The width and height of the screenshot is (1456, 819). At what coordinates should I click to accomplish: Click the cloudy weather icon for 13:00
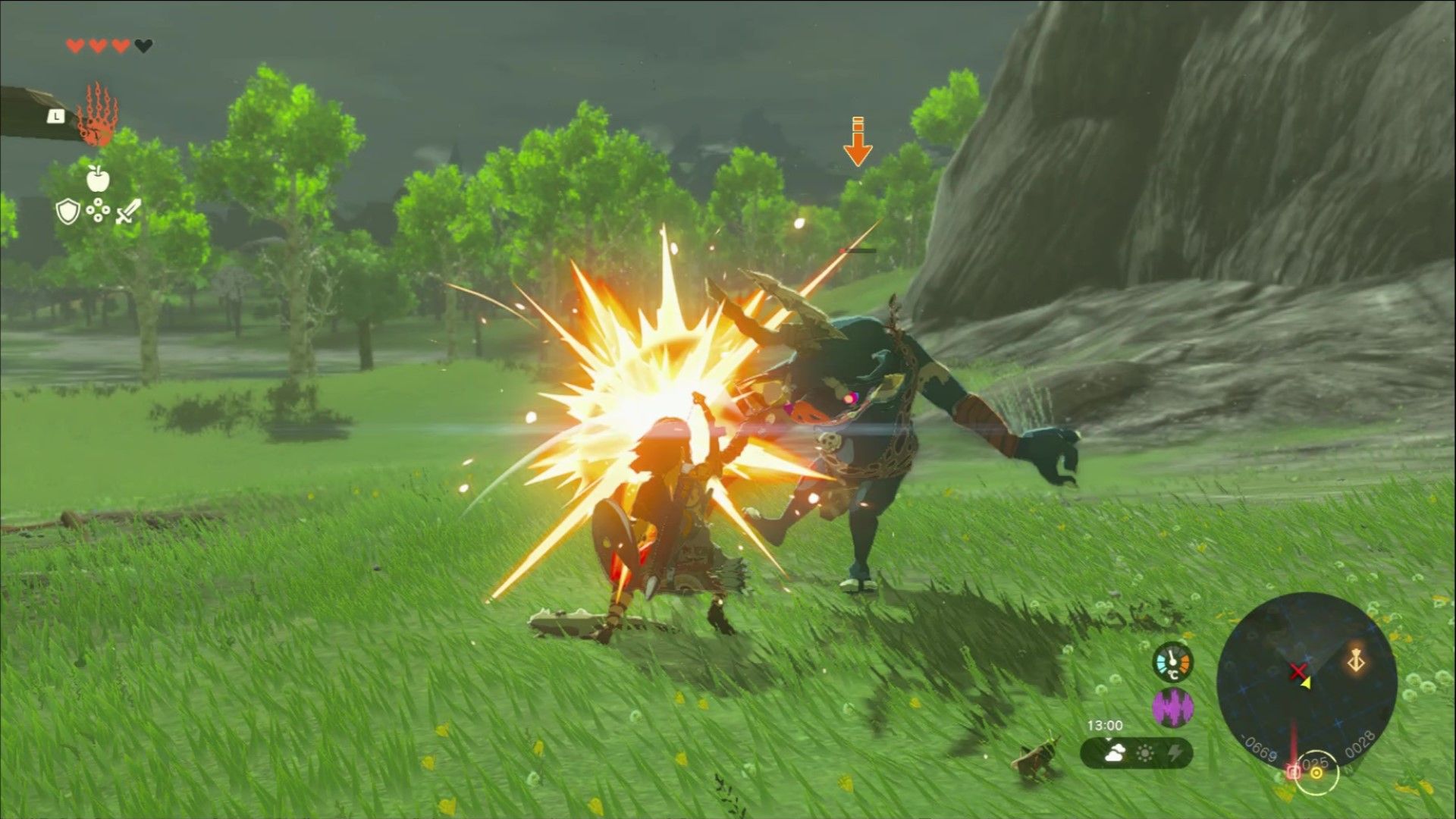coord(1116,752)
